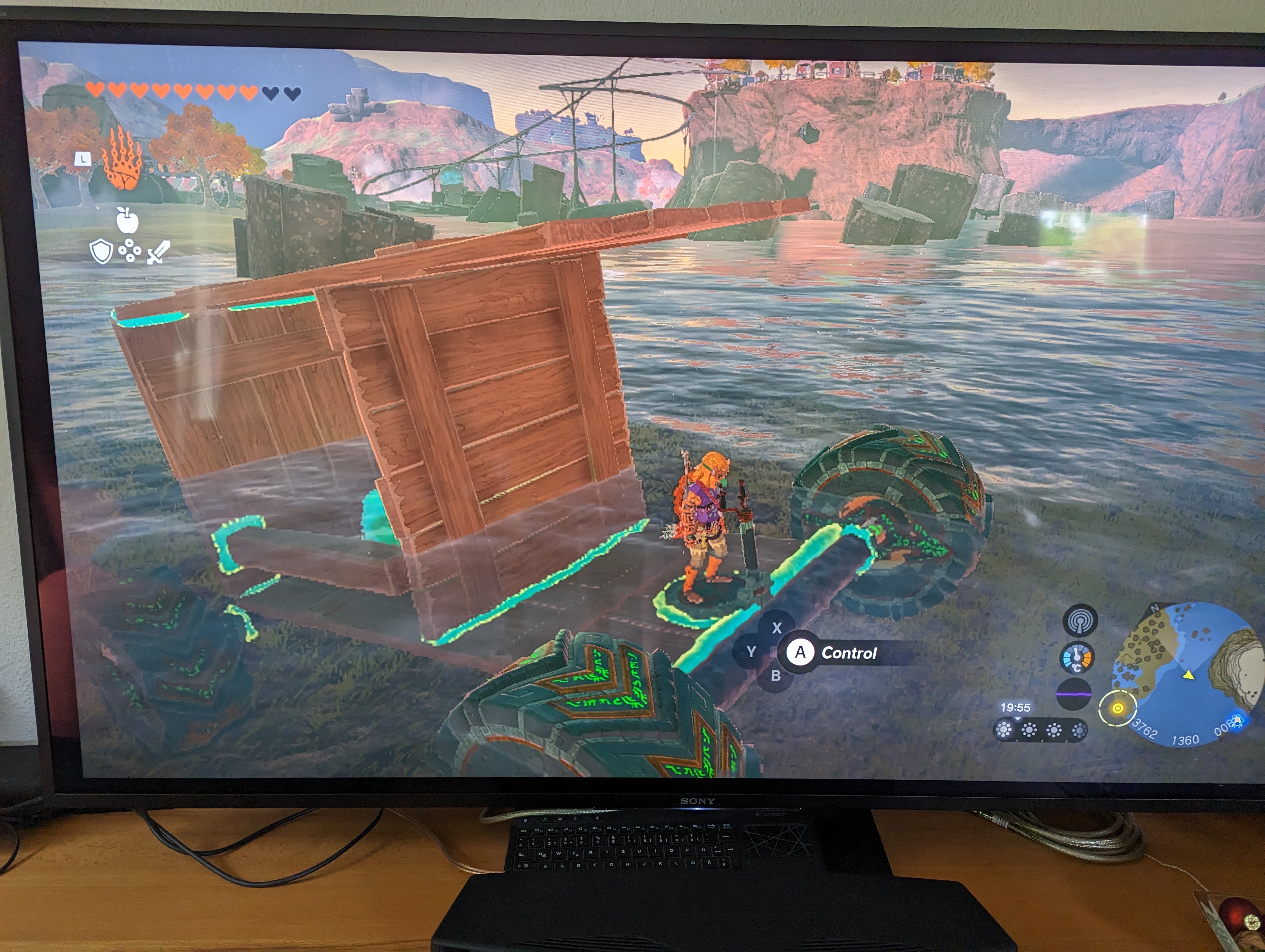Select the apple materials shortcut icon

pyautogui.click(x=127, y=221)
